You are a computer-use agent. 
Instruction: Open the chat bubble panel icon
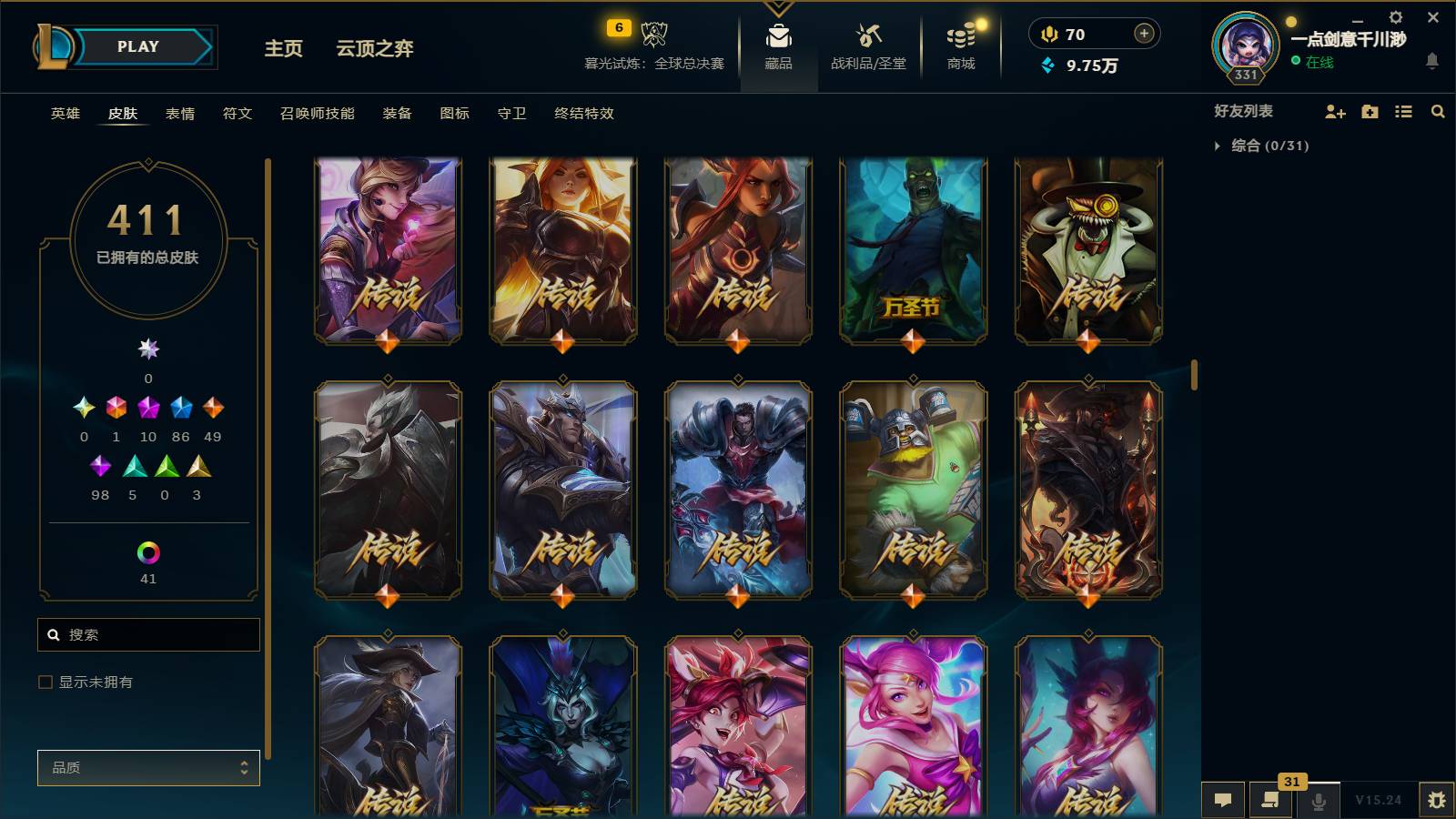1224,800
